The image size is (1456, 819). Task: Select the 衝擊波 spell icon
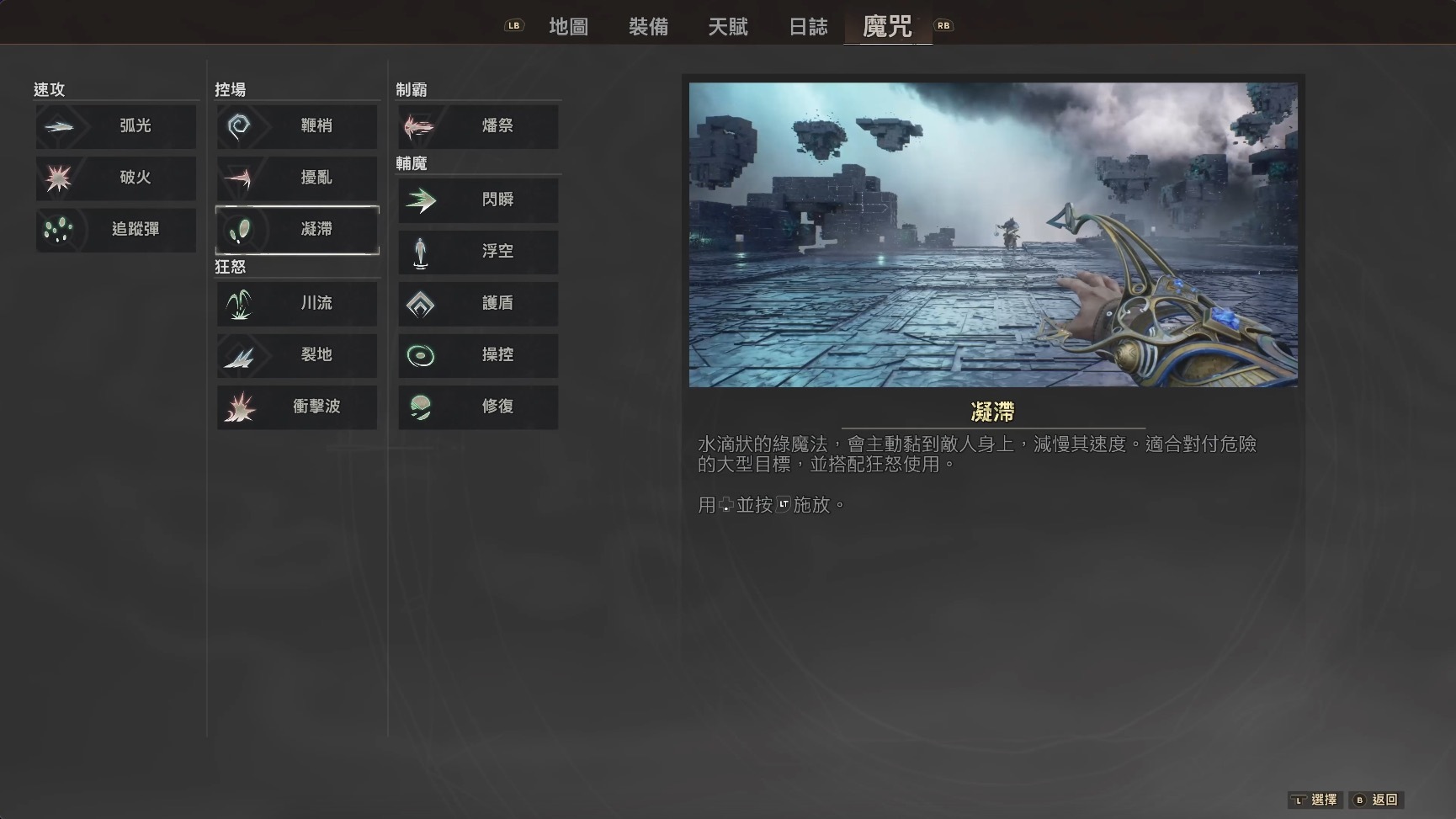coord(296,407)
